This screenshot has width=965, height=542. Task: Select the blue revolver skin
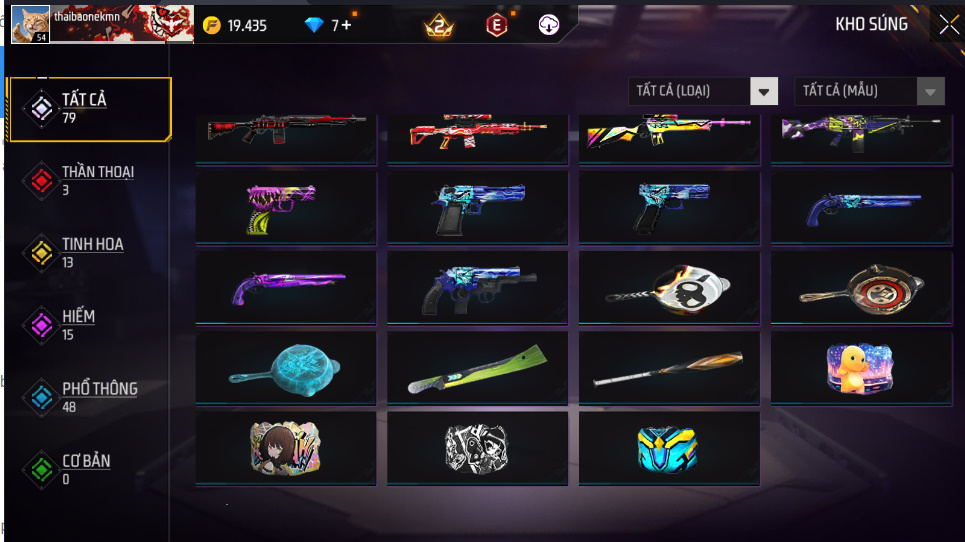coord(477,287)
